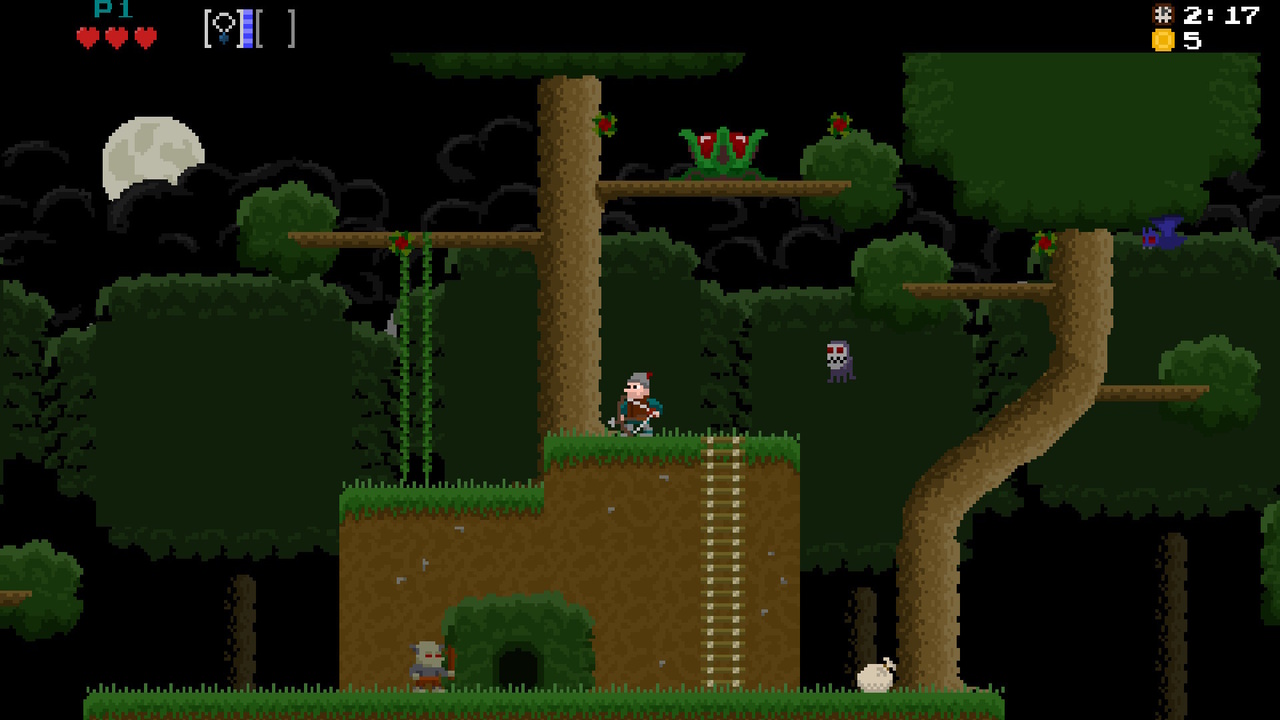Click the knight player character
Screen dimensions: 1280x720
(x=638, y=404)
